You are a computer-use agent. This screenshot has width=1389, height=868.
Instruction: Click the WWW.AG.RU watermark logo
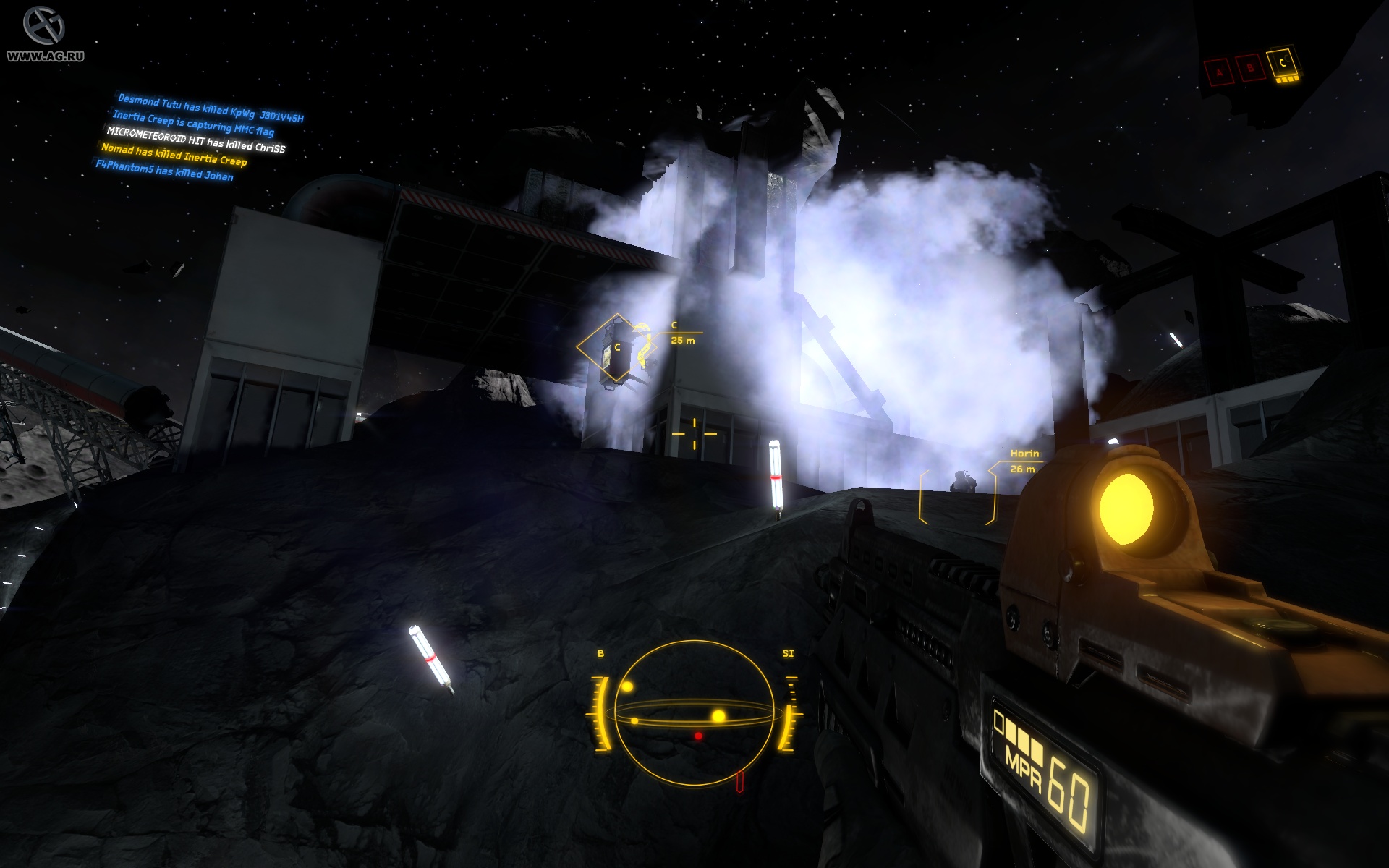click(43, 33)
